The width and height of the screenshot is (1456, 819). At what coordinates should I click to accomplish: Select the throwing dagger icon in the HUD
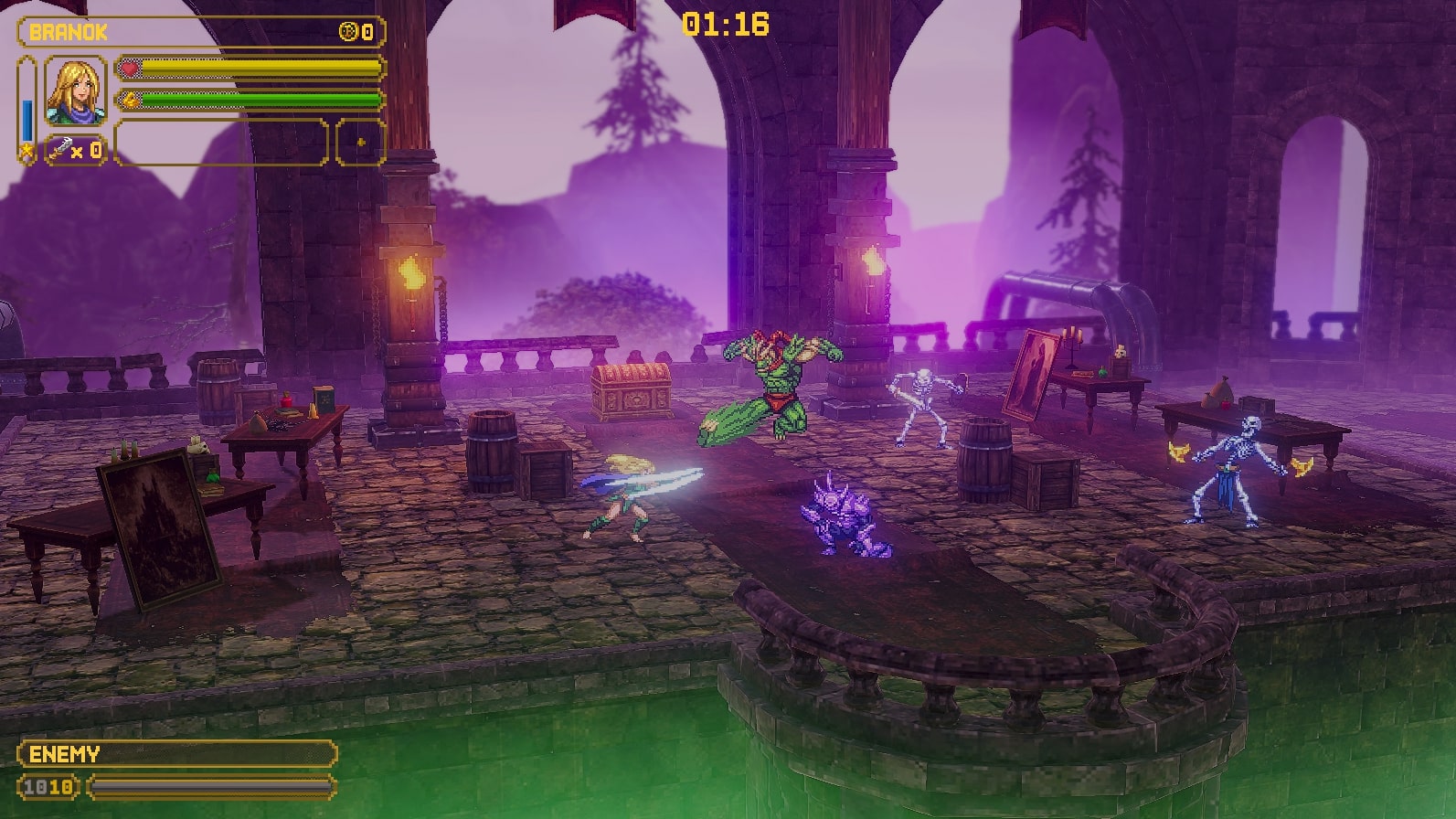(x=60, y=148)
